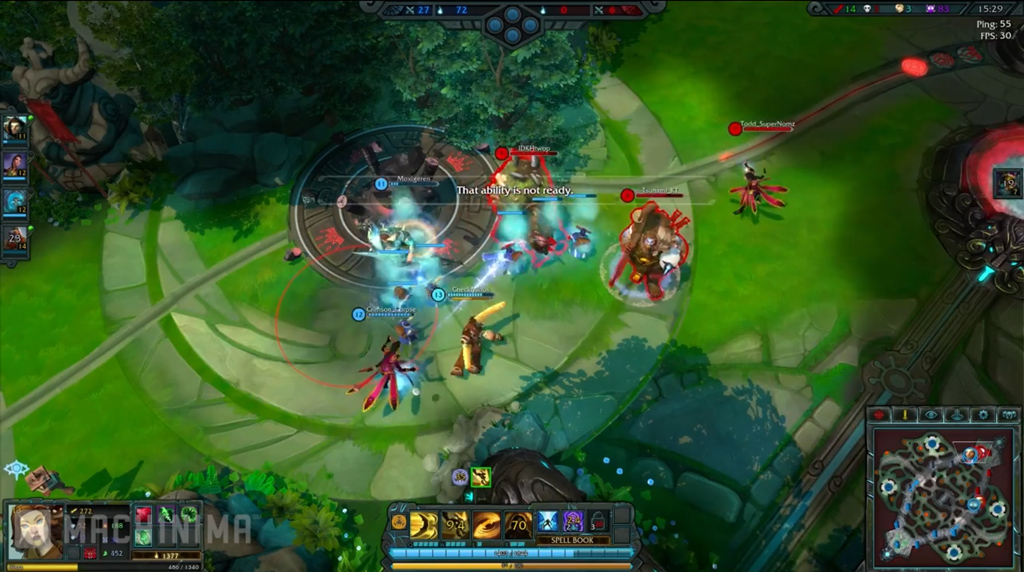1024x572 pixels.
Task: Choose the yellow exclamation ping button
Action: (904, 415)
